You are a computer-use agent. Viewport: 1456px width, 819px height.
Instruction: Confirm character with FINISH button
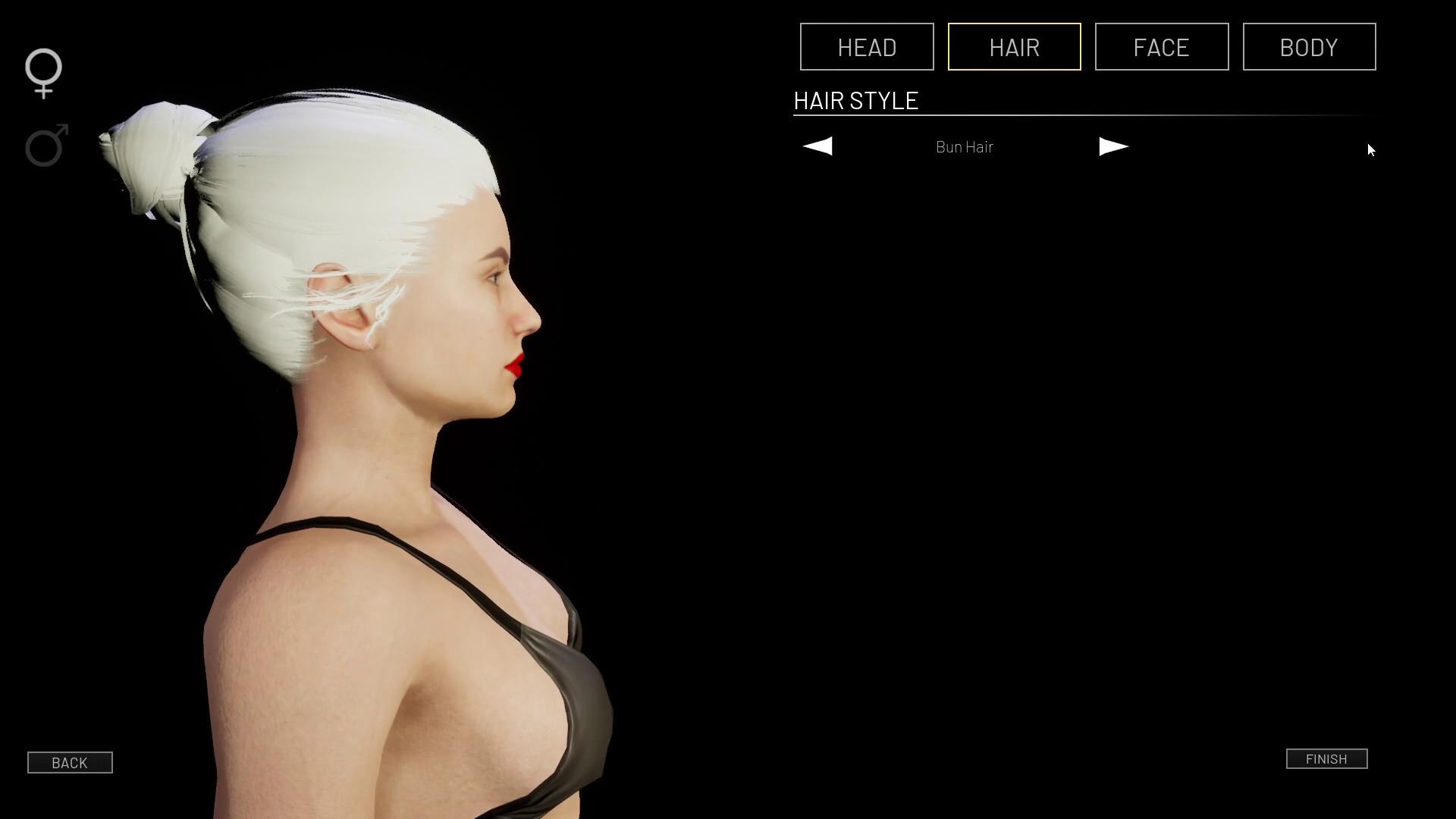(x=1326, y=759)
